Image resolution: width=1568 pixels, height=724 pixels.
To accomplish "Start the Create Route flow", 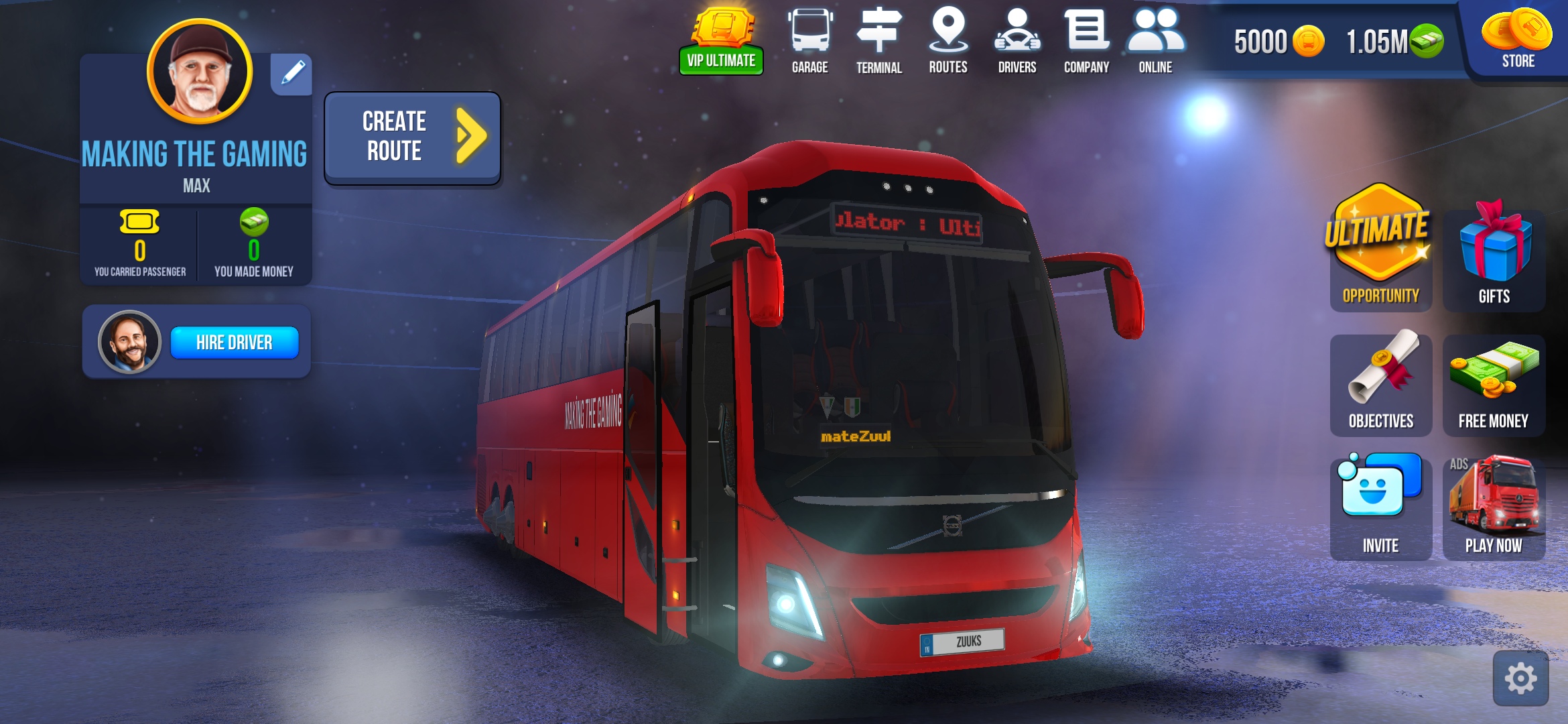I will [x=412, y=137].
